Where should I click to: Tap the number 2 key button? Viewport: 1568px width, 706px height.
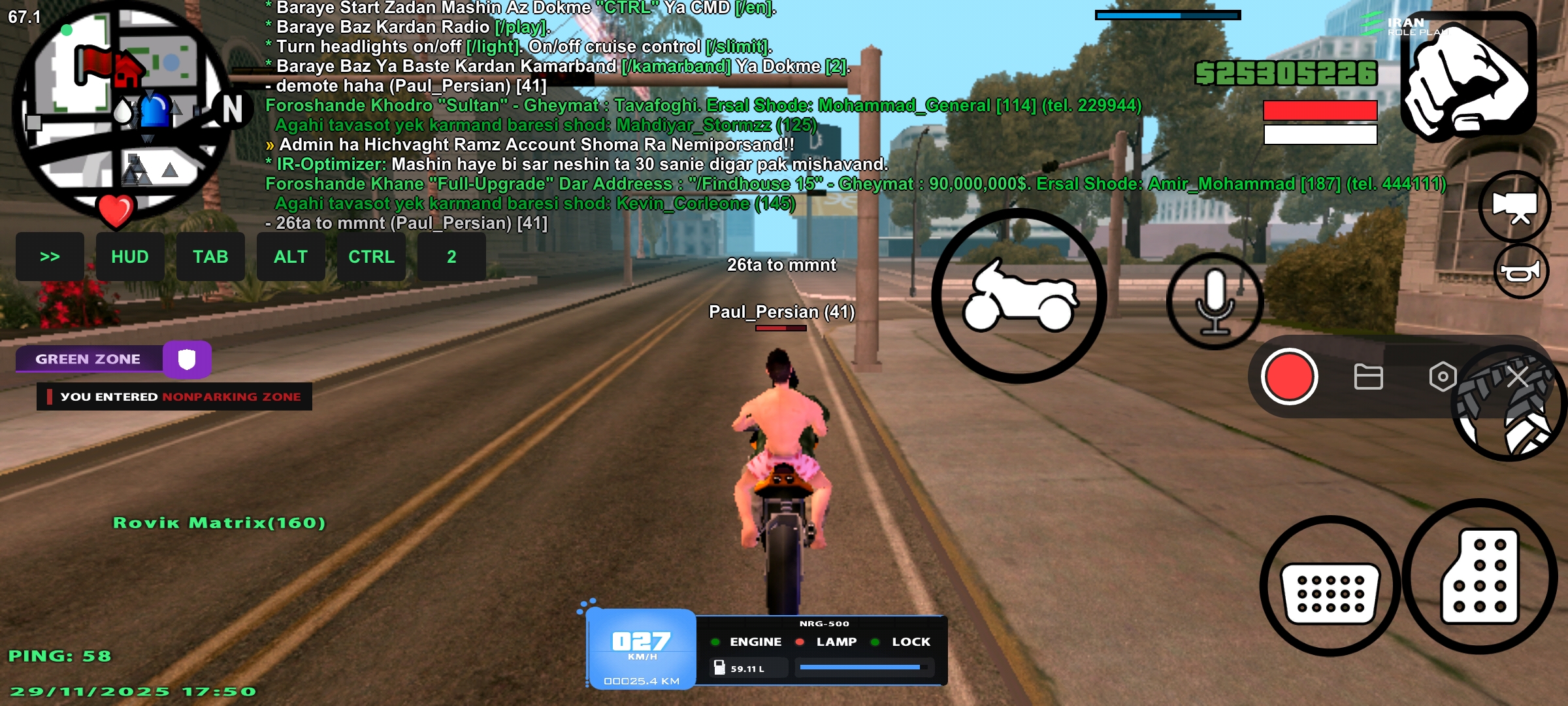[451, 257]
